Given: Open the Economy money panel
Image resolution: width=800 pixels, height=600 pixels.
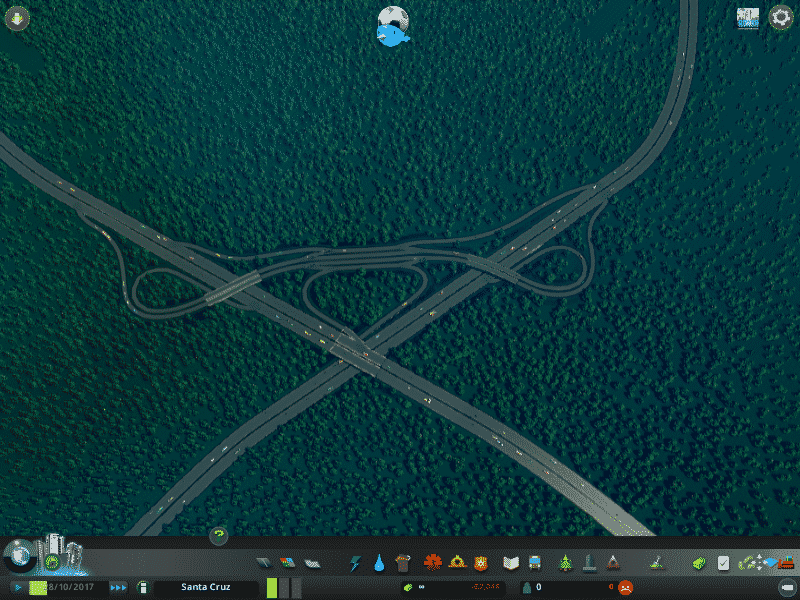Looking at the screenshot, I should (701, 563).
